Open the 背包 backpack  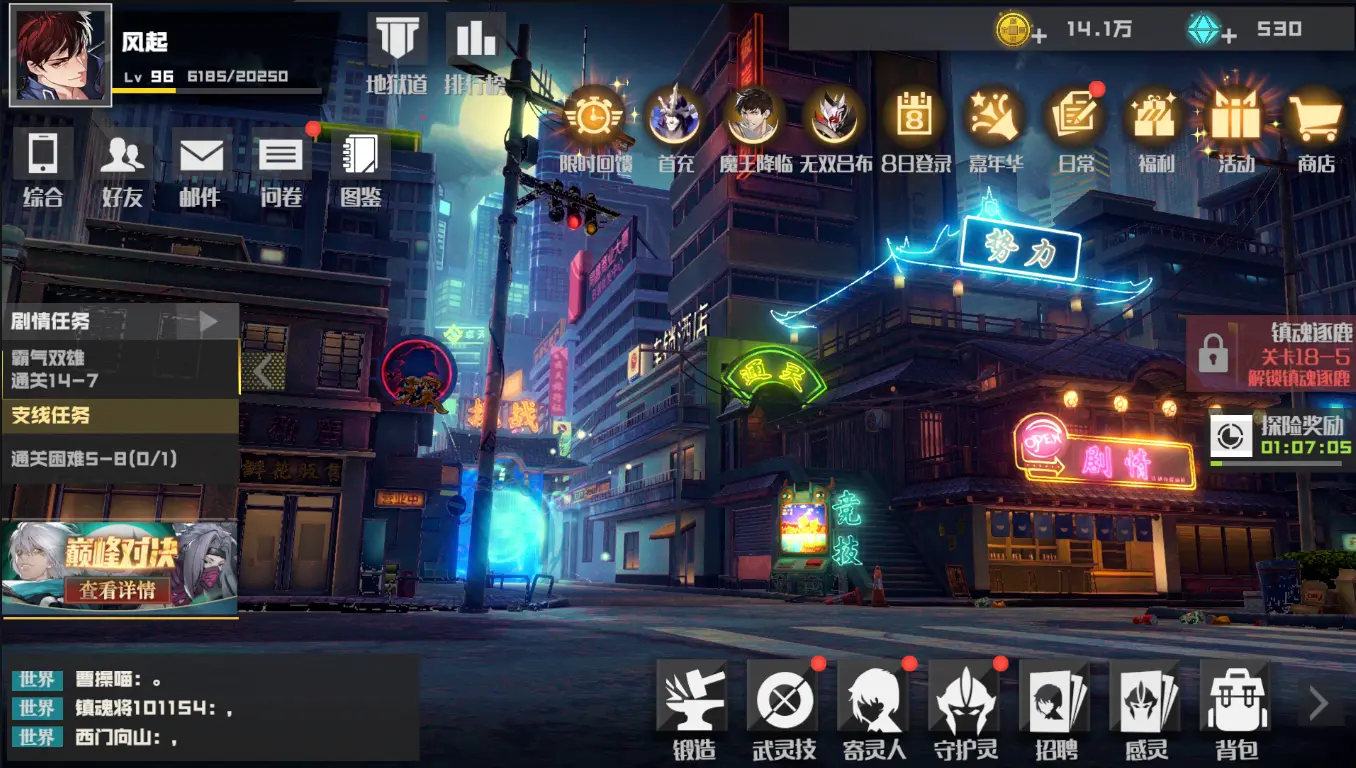pyautogui.click(x=1235, y=705)
